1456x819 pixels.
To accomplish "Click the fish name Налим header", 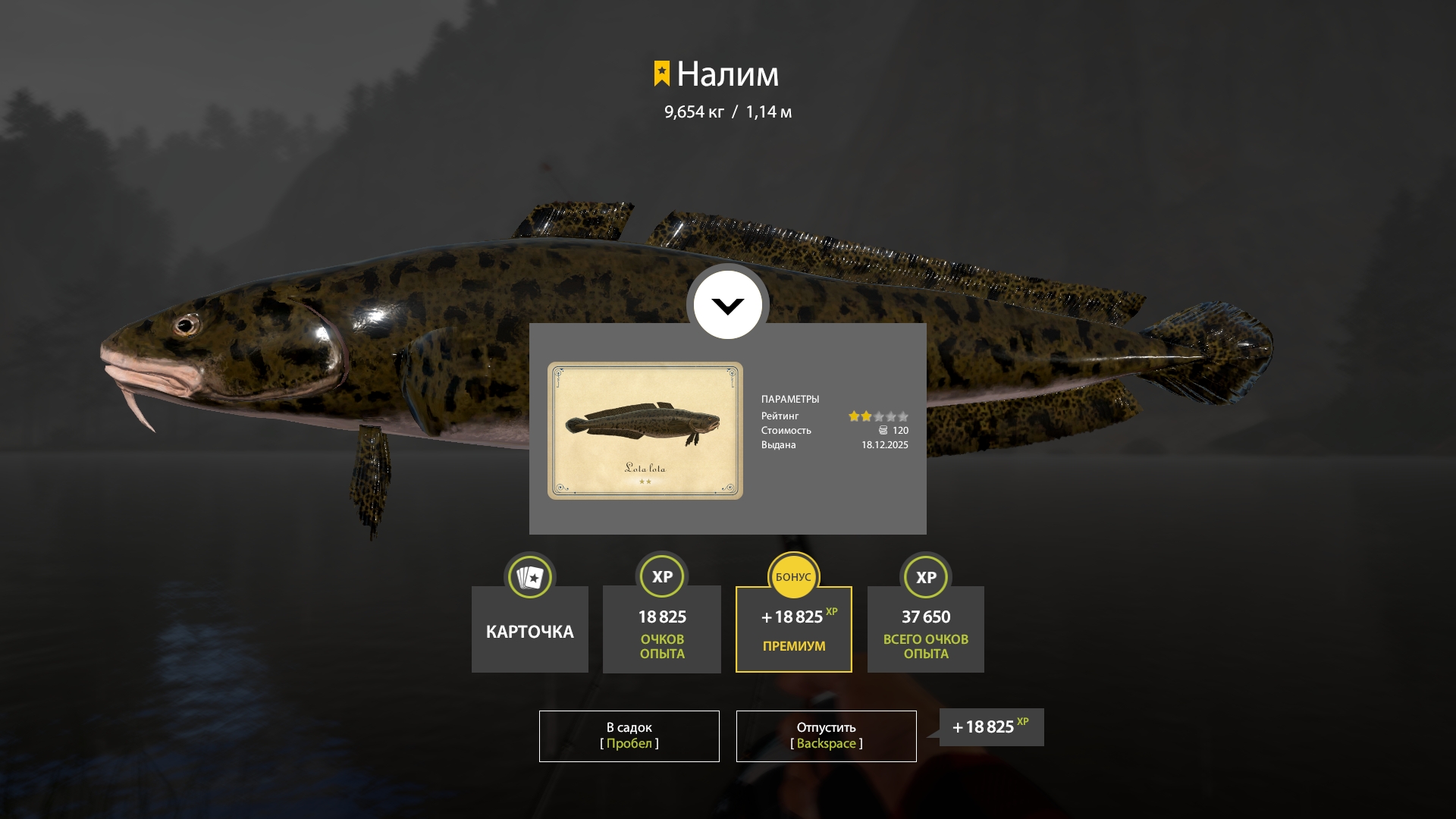I will [x=728, y=74].
